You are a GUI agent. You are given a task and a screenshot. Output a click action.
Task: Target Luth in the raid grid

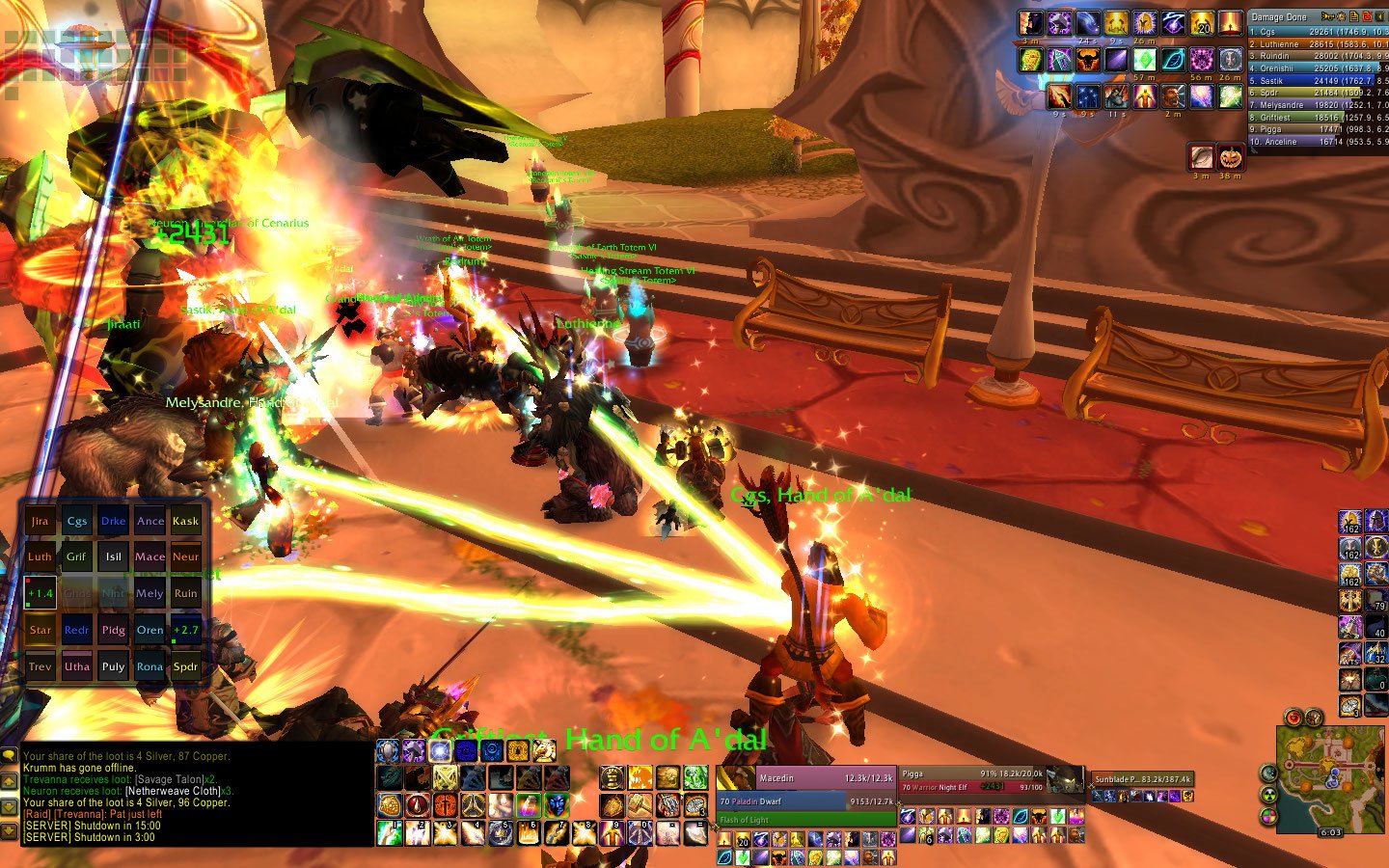coord(40,556)
